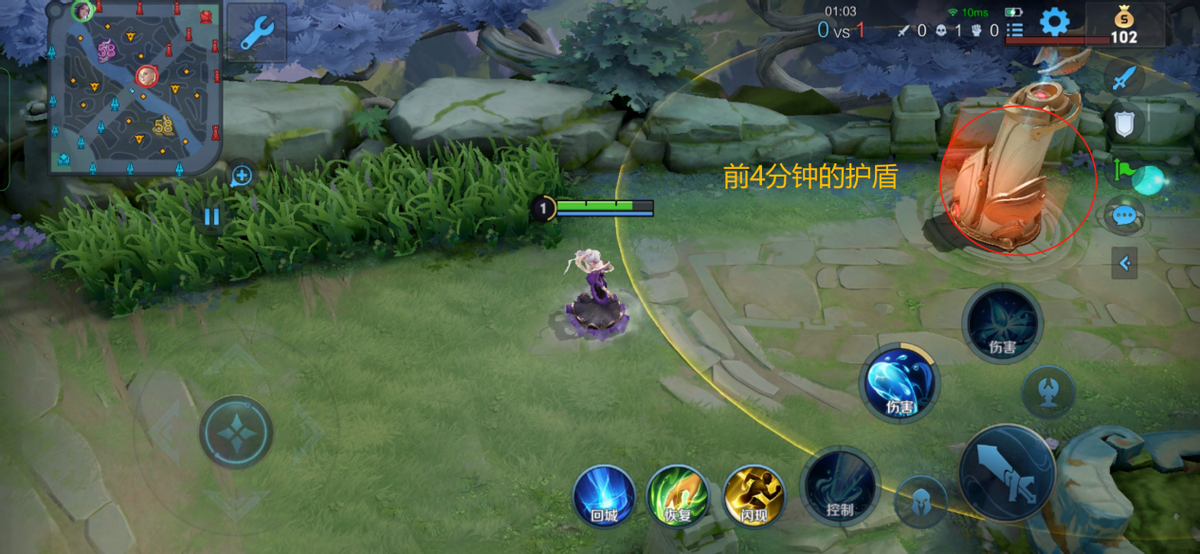Open the gear settings menu
Image resolution: width=1200 pixels, height=554 pixels.
coord(1054,22)
